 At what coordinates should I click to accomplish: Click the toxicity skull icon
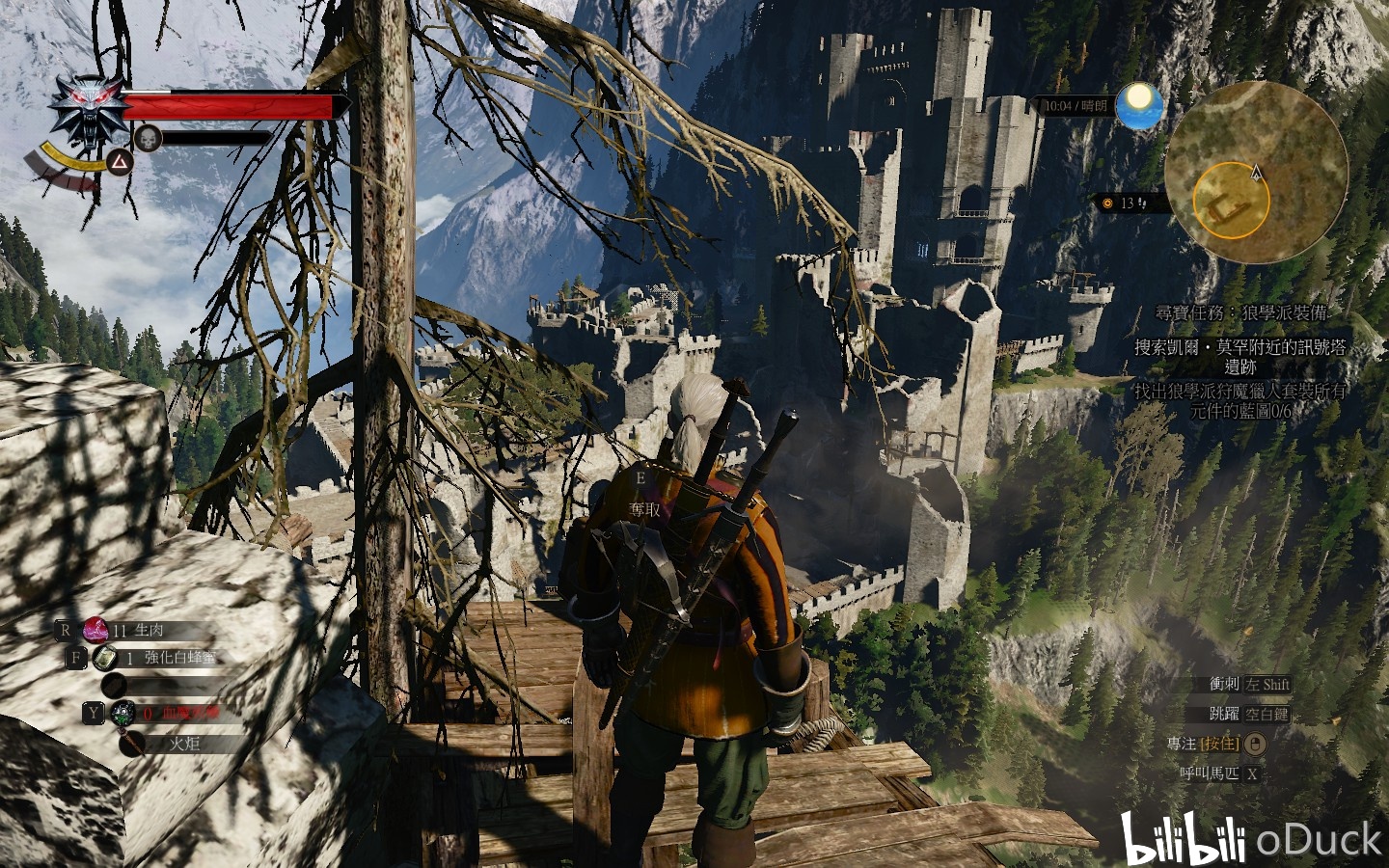click(147, 138)
